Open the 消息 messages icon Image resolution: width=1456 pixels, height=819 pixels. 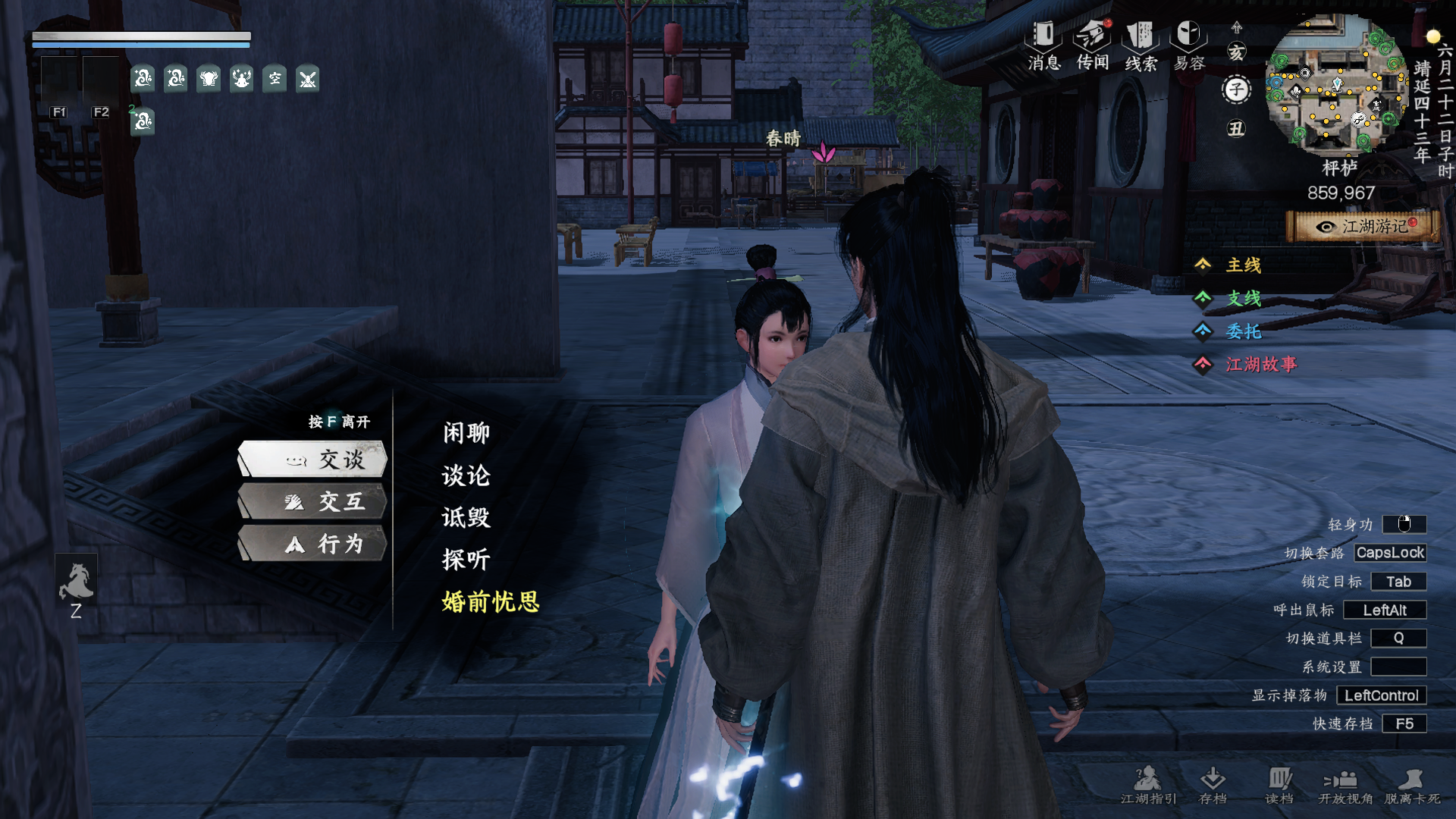[x=1043, y=45]
